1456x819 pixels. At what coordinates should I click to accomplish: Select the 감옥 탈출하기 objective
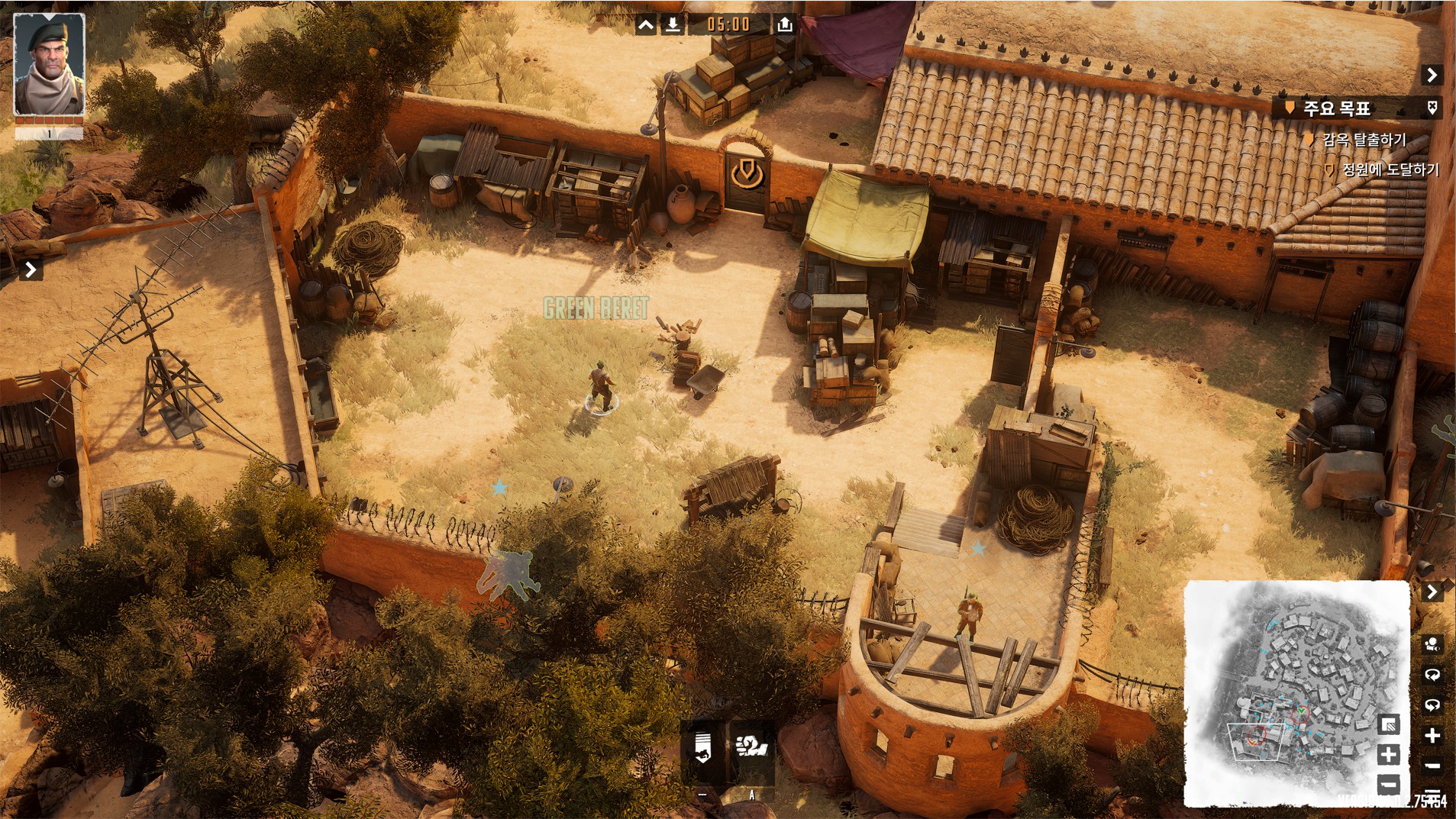(x=1364, y=140)
